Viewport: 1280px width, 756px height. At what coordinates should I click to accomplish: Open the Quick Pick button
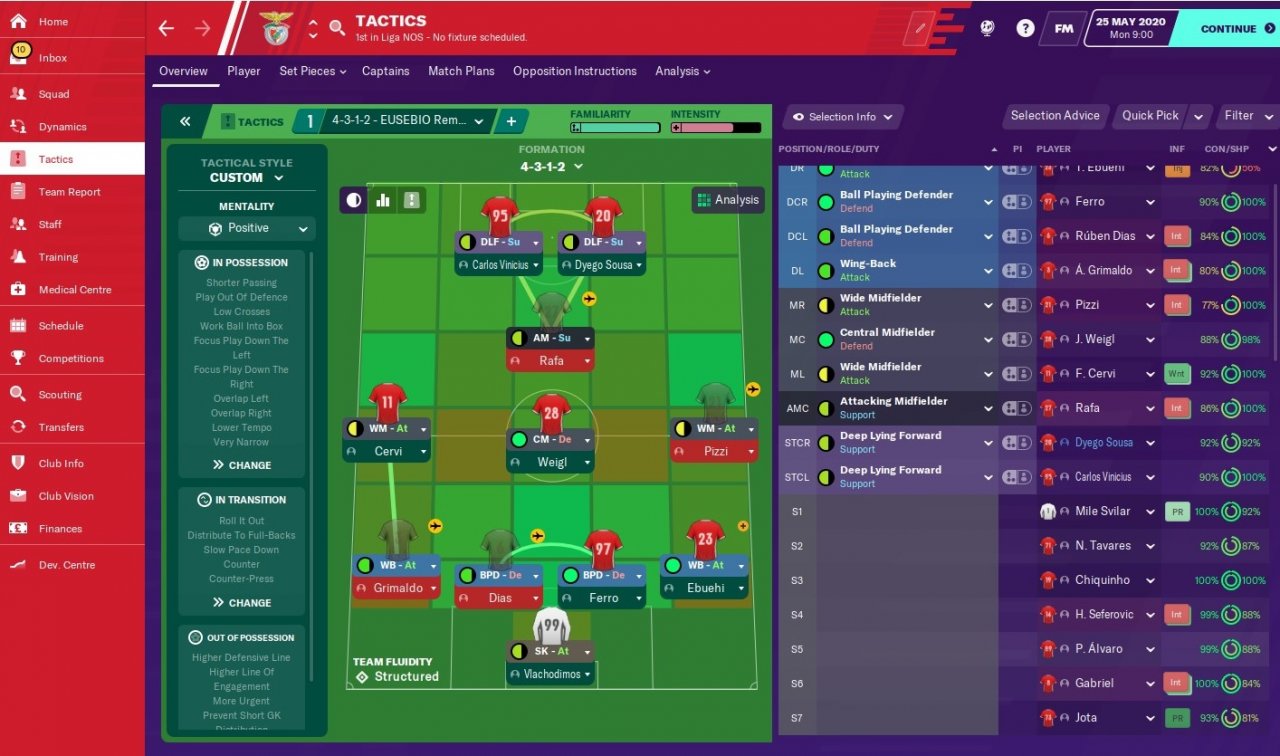(x=1150, y=116)
